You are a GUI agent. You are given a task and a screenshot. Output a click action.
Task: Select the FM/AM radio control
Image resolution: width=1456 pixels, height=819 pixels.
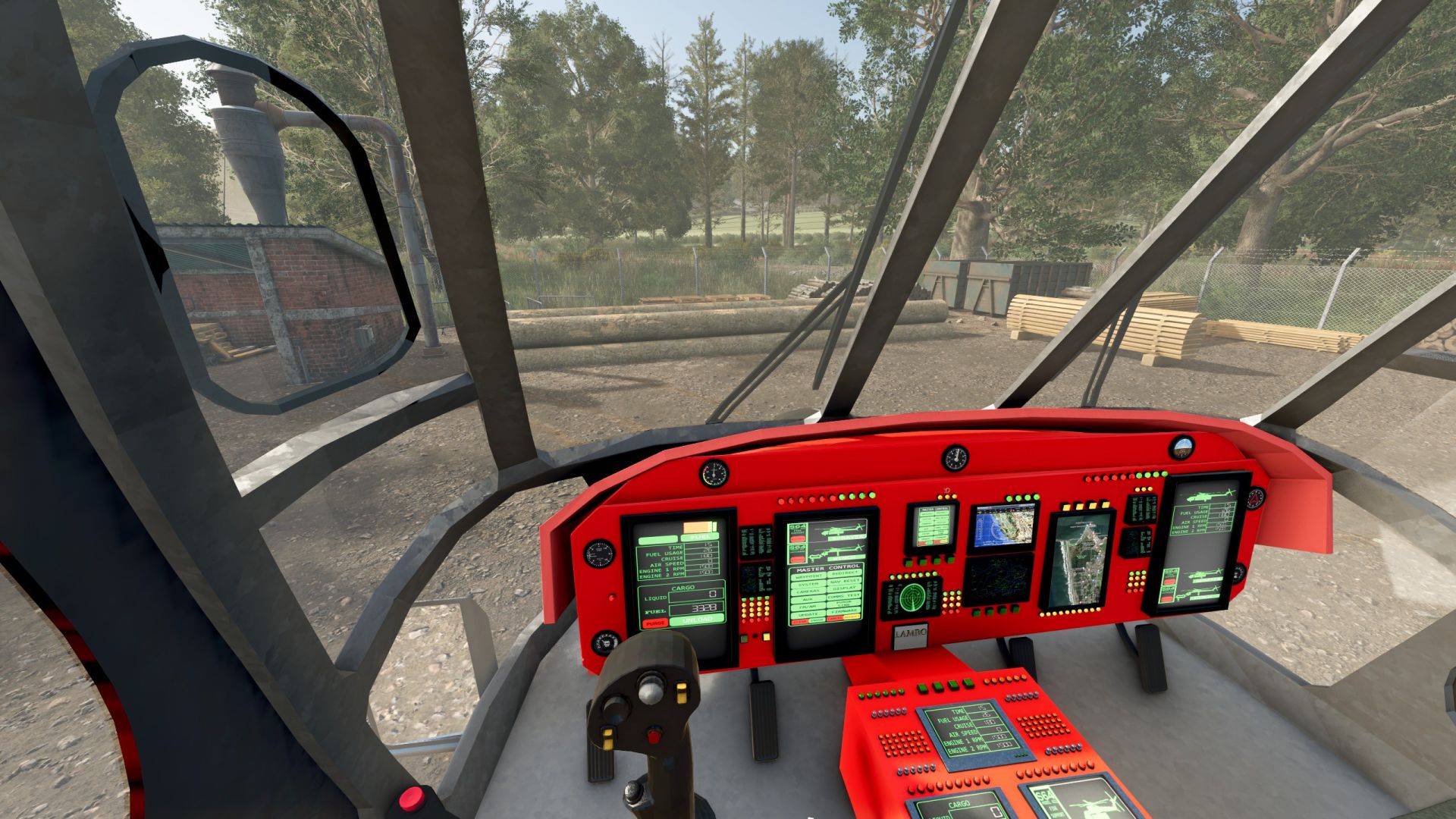click(x=808, y=605)
